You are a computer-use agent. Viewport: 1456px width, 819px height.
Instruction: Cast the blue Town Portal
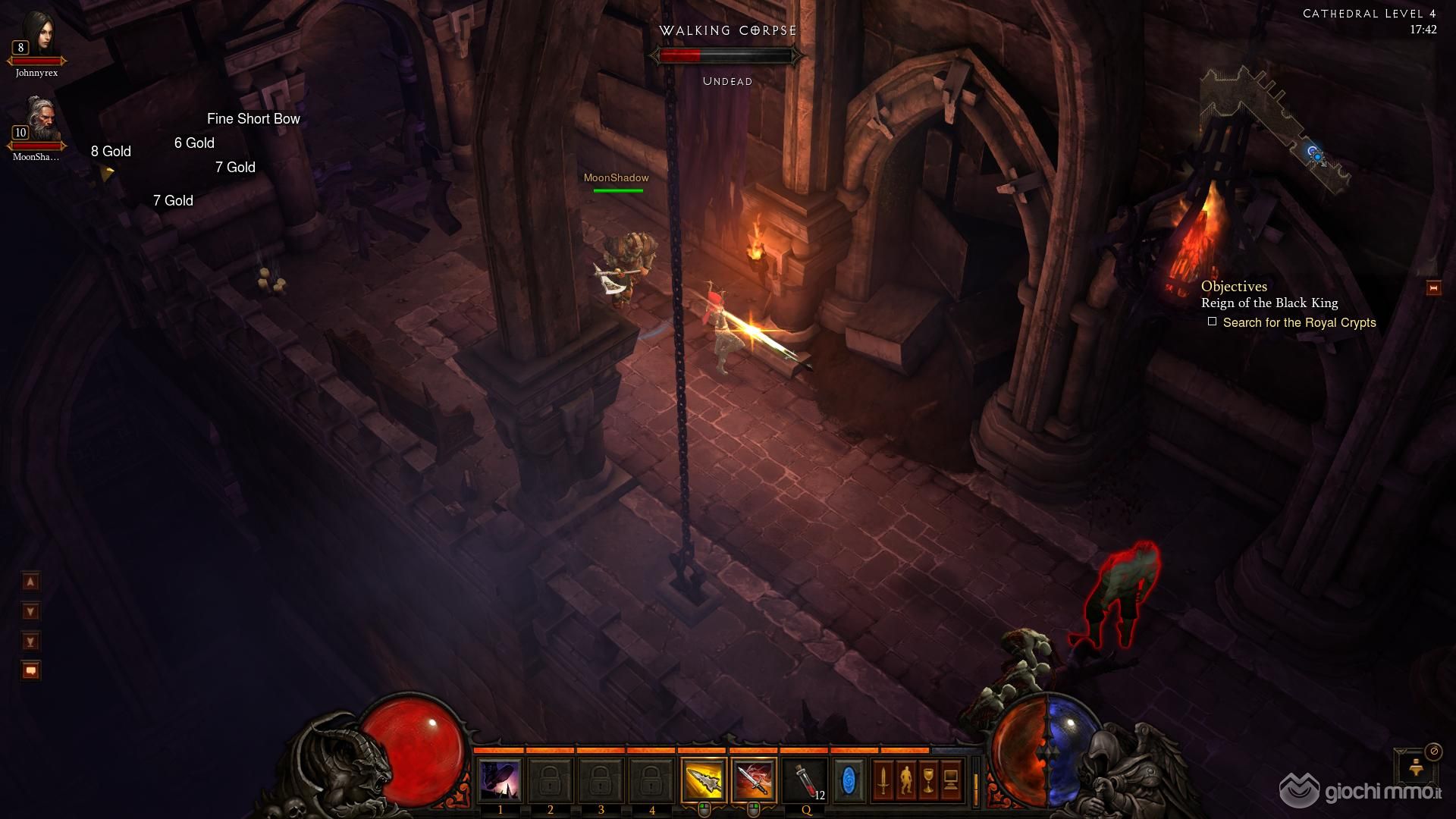[849, 781]
